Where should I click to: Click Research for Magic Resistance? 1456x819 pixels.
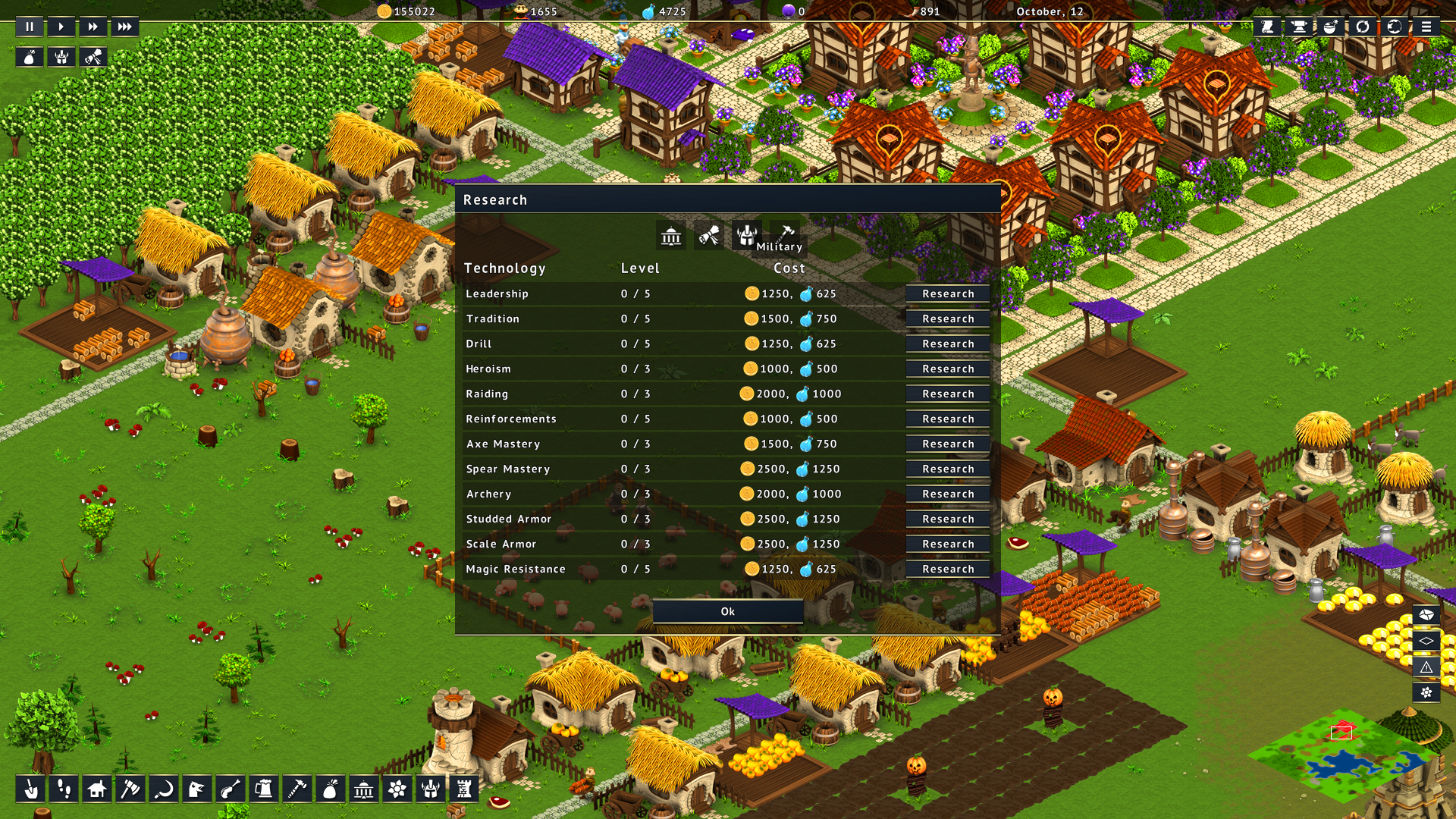tap(948, 569)
